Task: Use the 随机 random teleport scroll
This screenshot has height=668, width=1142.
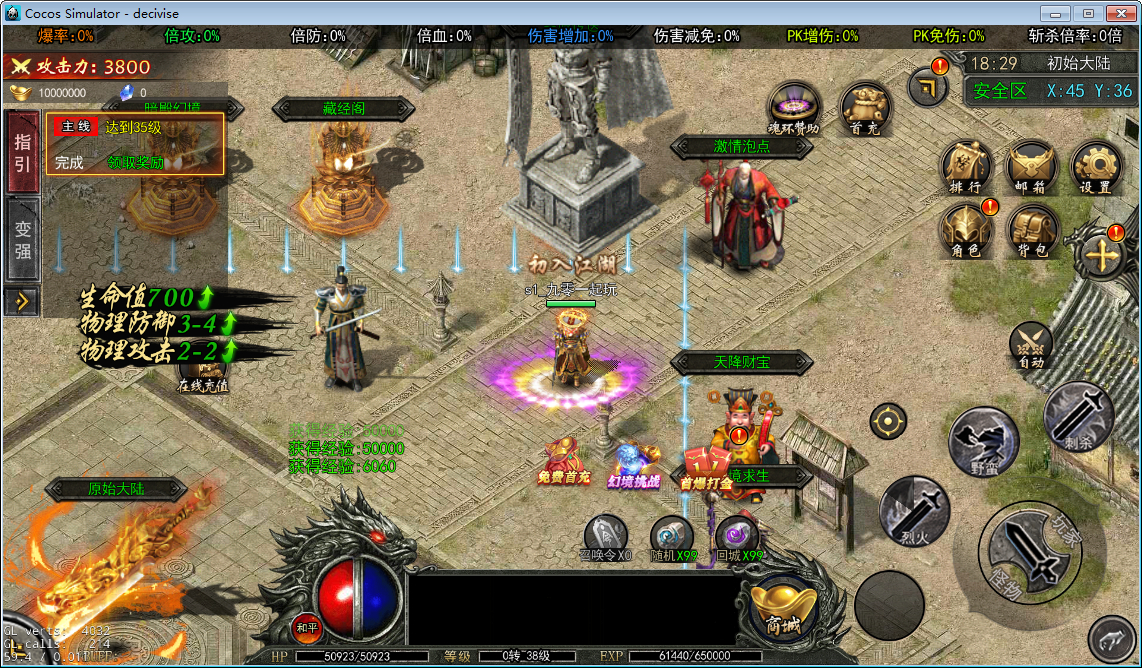Action: point(672,537)
